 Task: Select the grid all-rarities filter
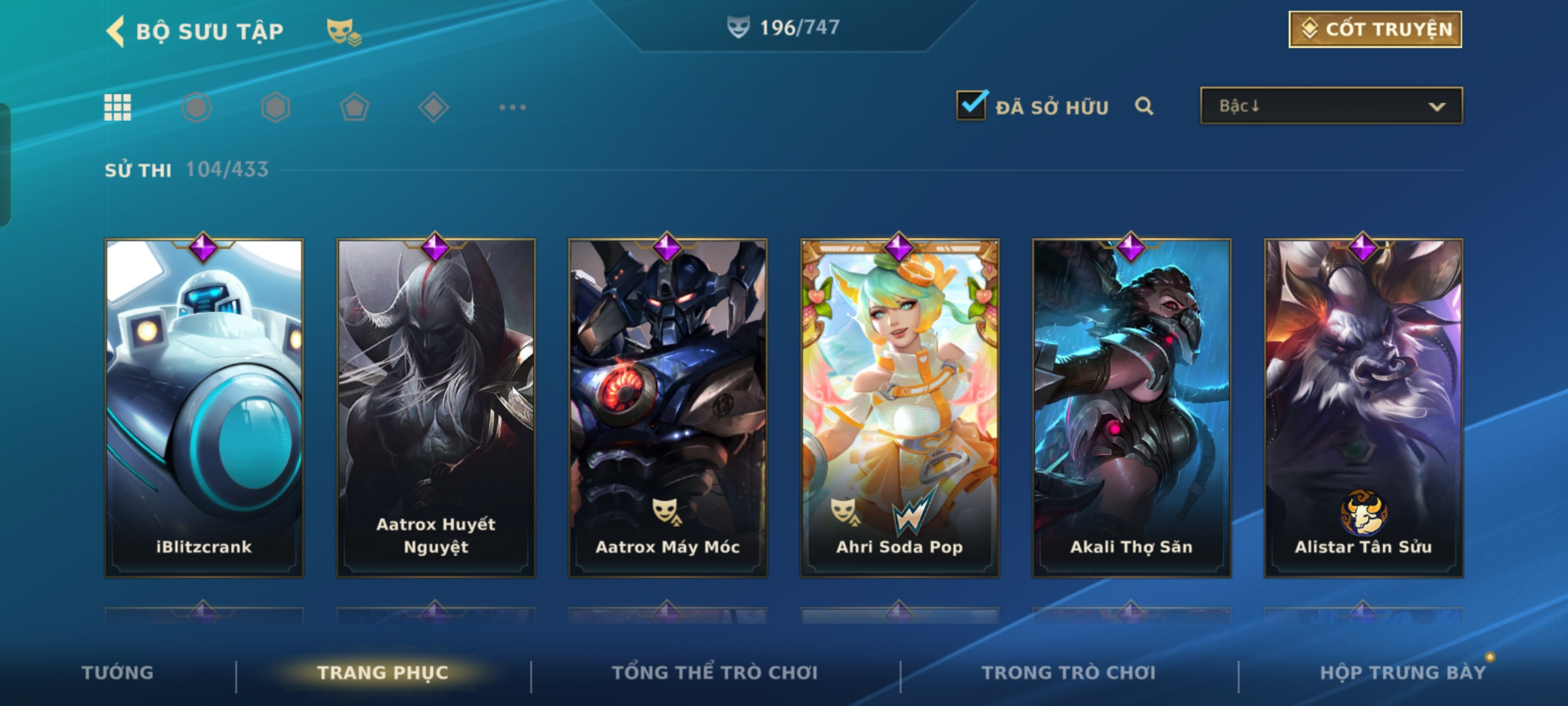pos(118,107)
